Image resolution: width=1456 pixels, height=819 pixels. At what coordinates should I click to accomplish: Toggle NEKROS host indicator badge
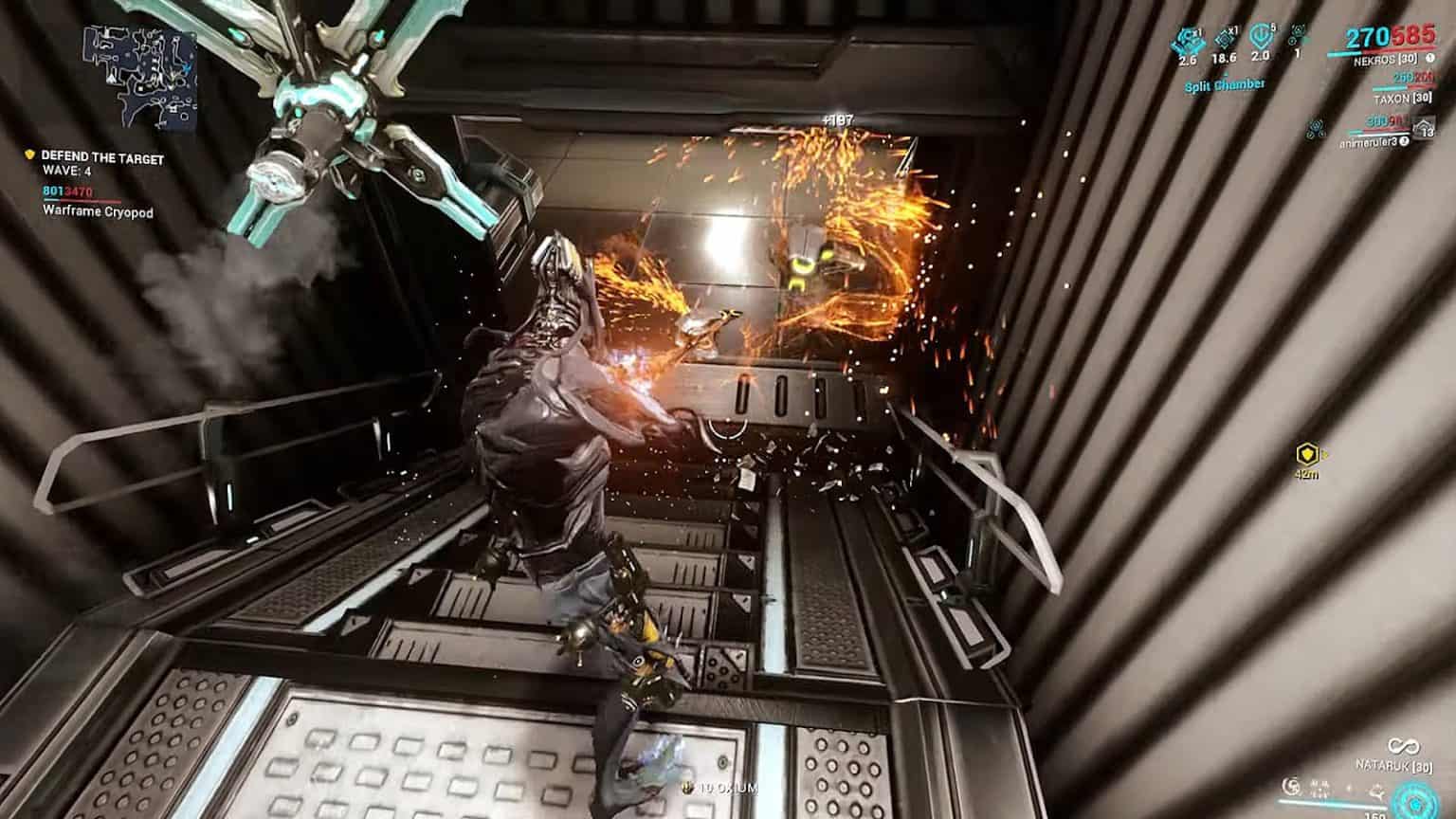pyautogui.click(x=1429, y=60)
